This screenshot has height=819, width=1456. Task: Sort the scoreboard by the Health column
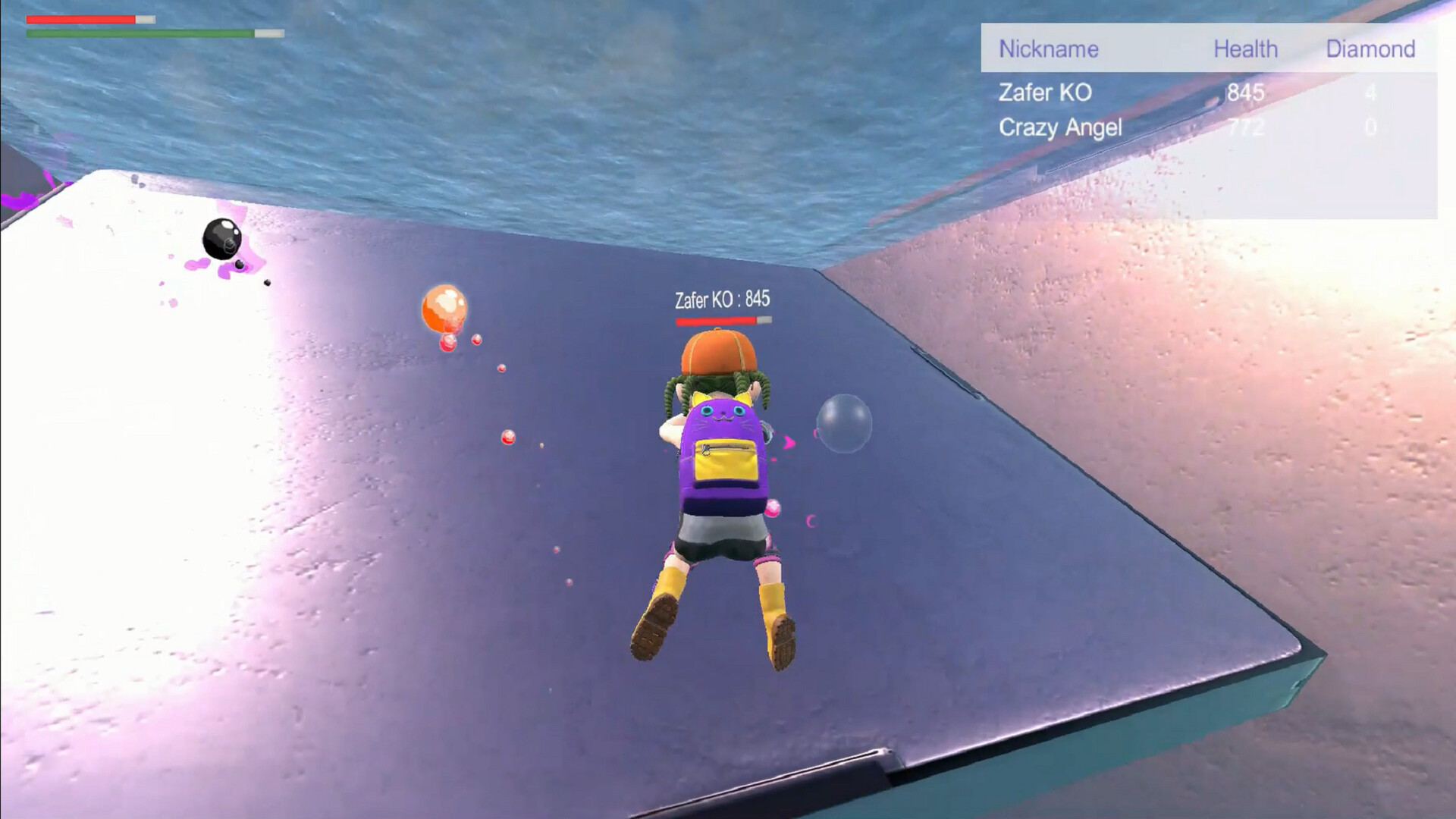[x=1246, y=49]
